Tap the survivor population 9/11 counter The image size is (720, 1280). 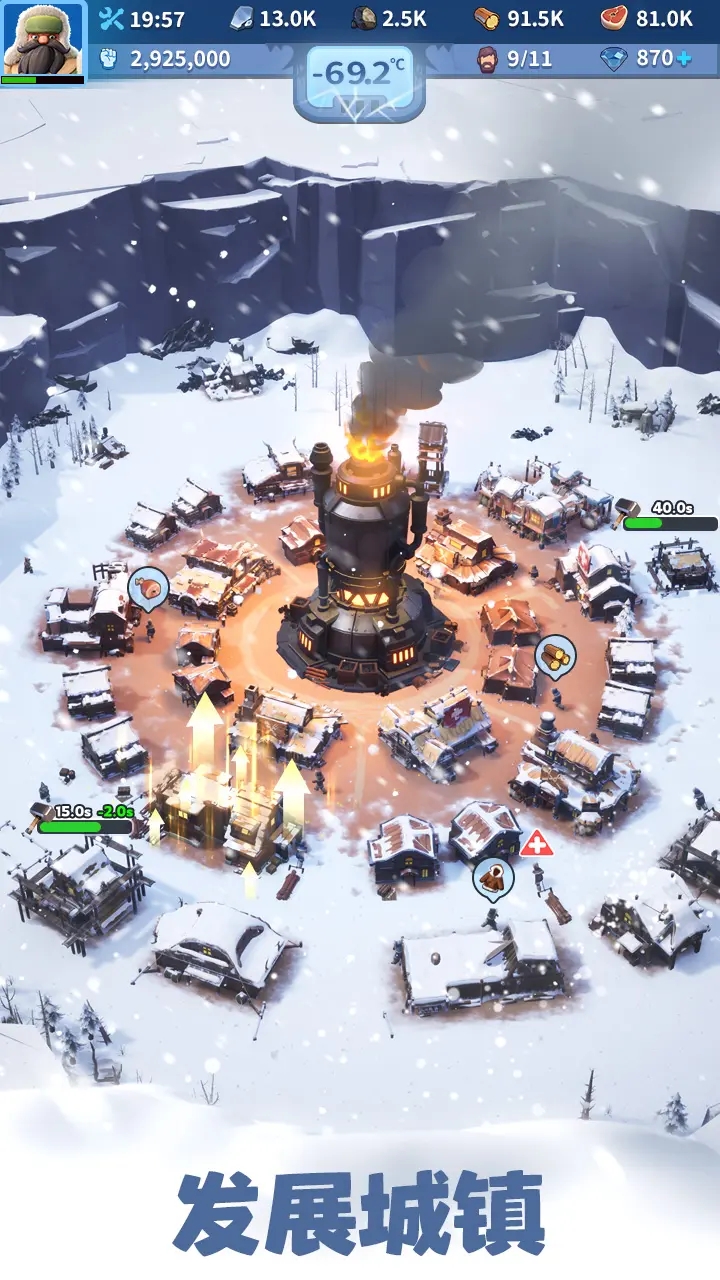tap(515, 59)
